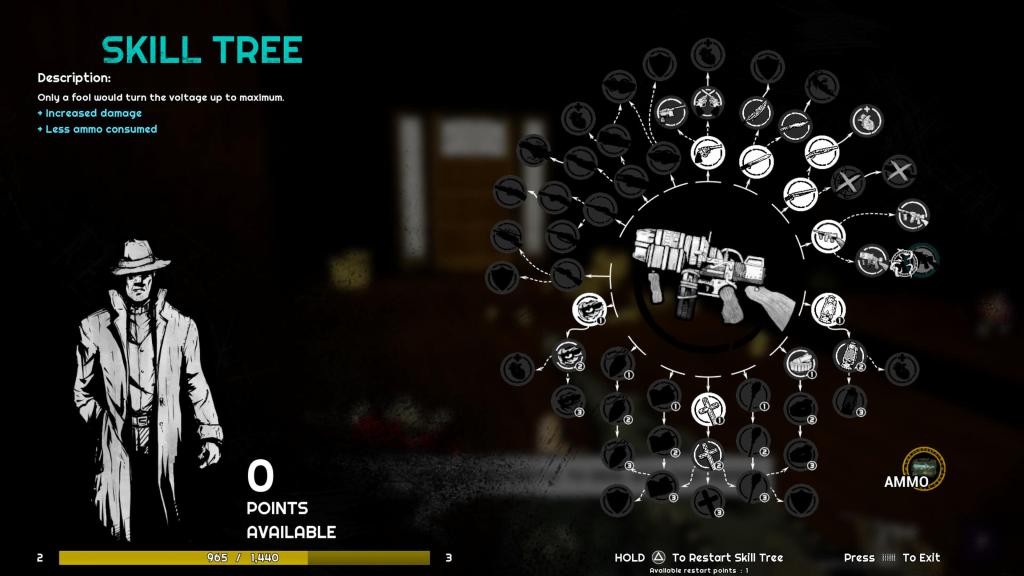Select the sunglasses face level 1 node
Viewport: 1024px width, 576px height.
(x=587, y=308)
